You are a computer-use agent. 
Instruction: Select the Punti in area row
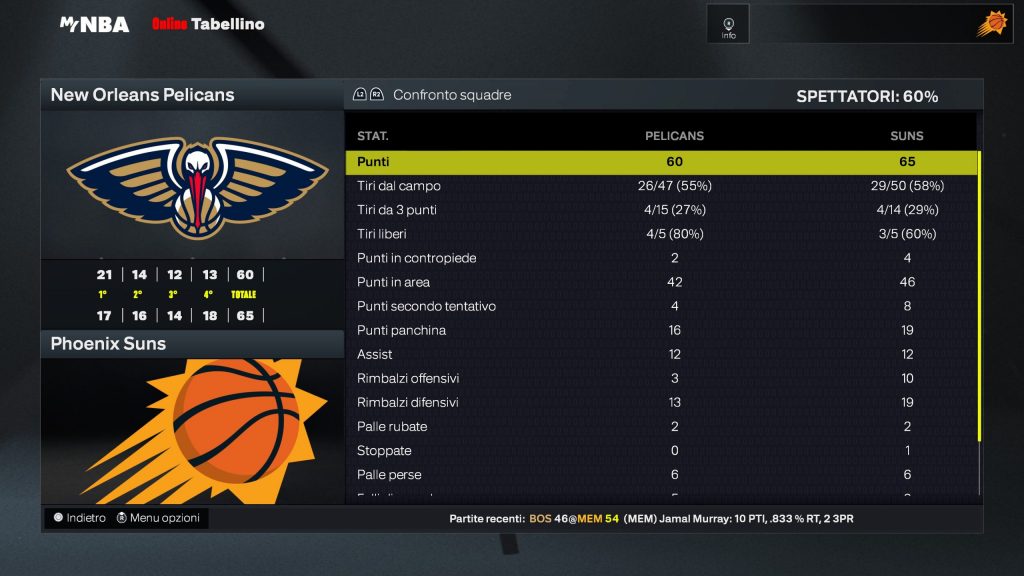coord(660,282)
